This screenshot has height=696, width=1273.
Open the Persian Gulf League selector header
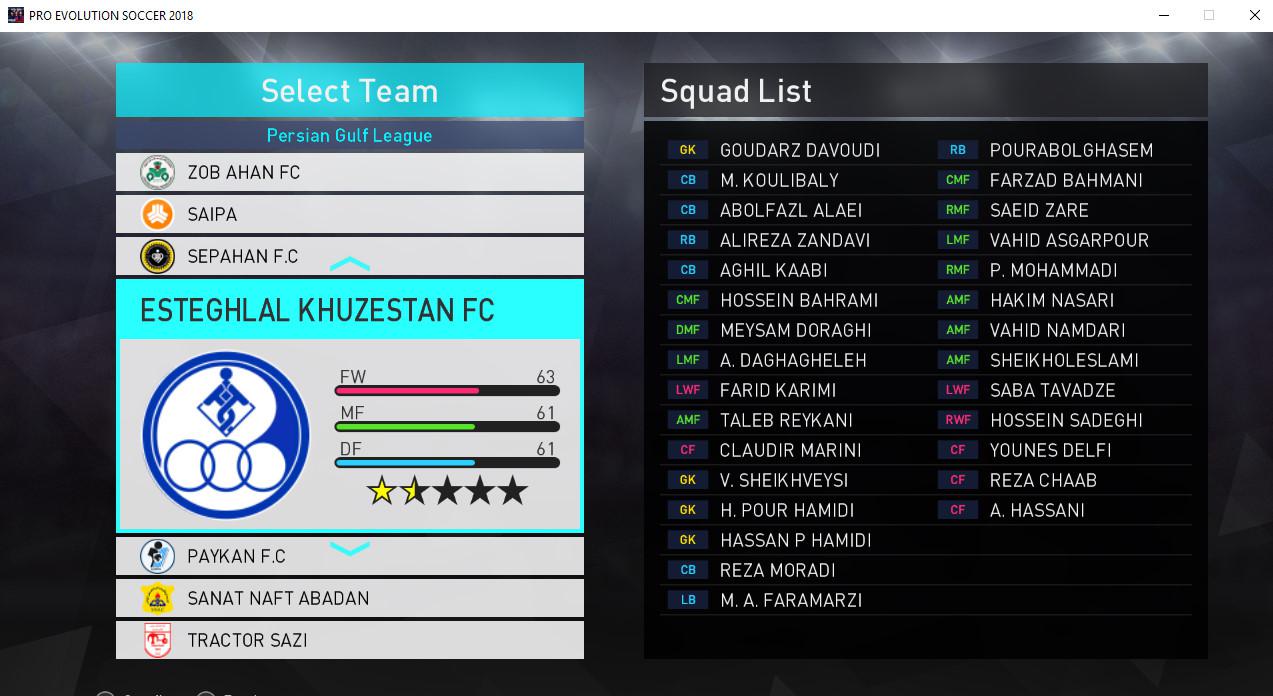[x=349, y=135]
